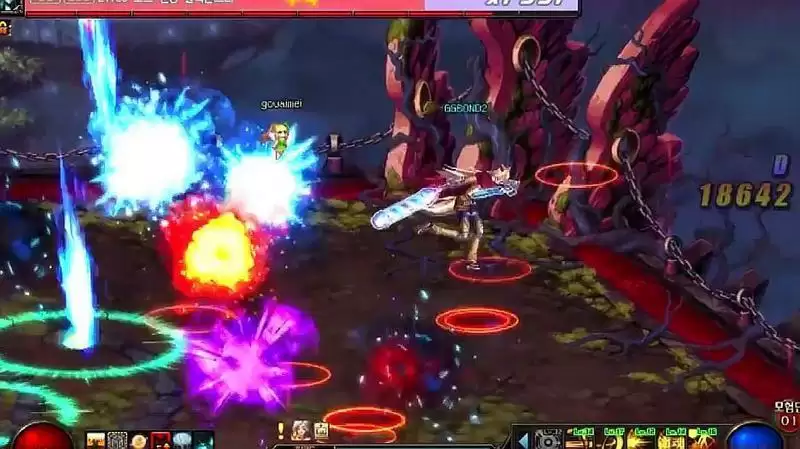The width and height of the screenshot is (800, 449).
Task: Click the blue arrow on the skill bar
Action: pyautogui.click(x=522, y=438)
